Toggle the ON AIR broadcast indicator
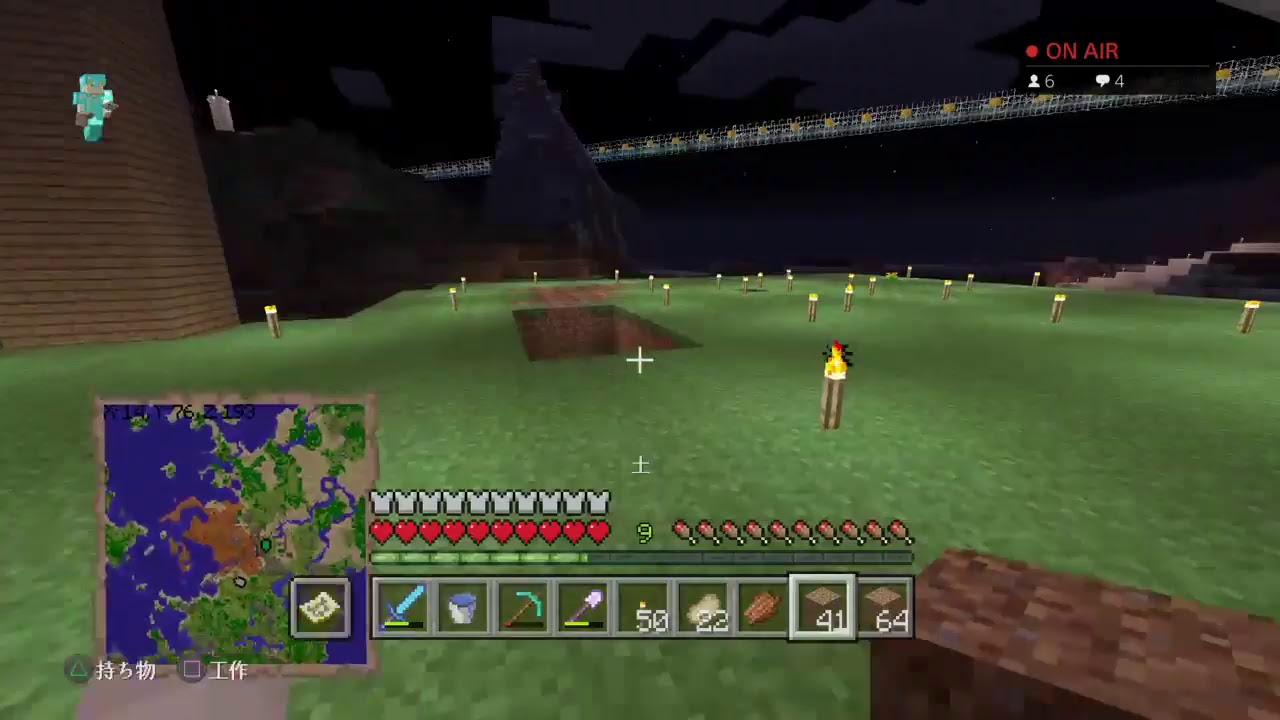1280x720 pixels. point(1075,51)
